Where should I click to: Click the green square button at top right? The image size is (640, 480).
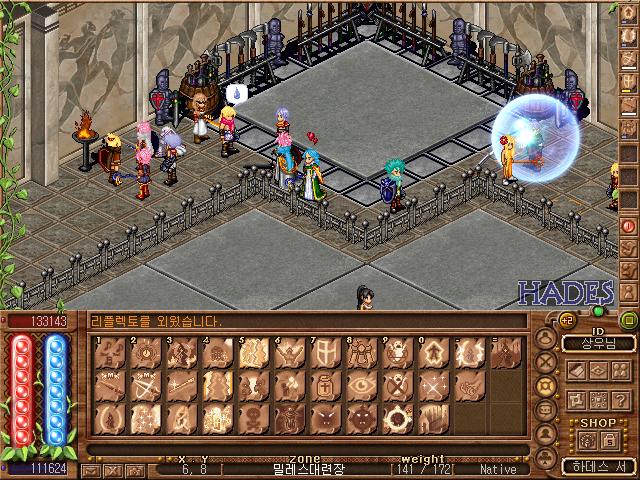coord(629,321)
